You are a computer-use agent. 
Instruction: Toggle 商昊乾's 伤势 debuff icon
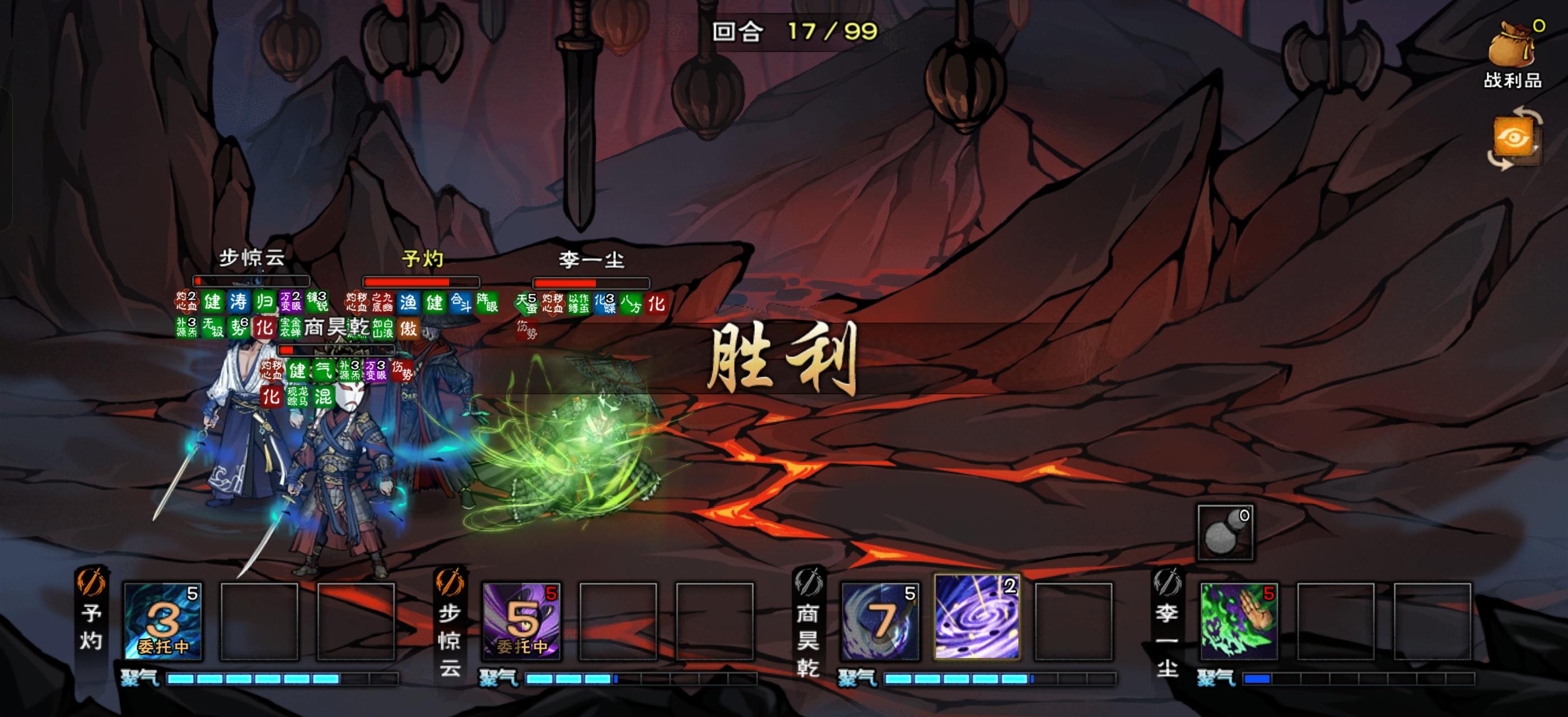pyautogui.click(x=400, y=371)
